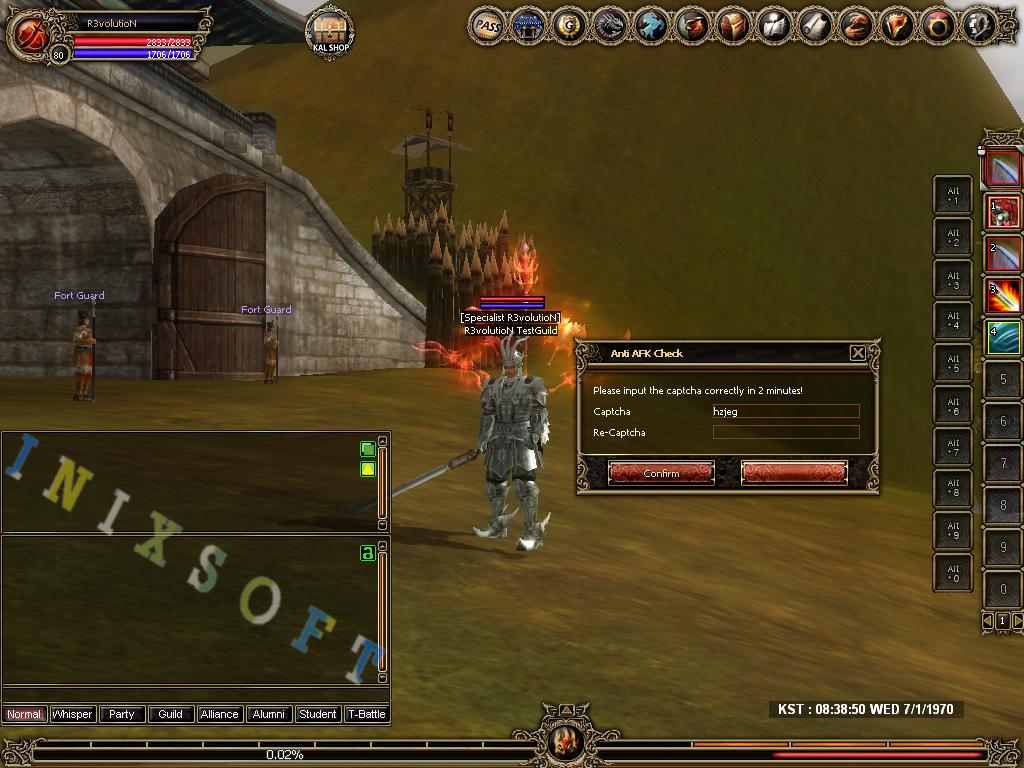Switch to the Party chat tab
This screenshot has width=1024, height=768.
click(x=122, y=714)
